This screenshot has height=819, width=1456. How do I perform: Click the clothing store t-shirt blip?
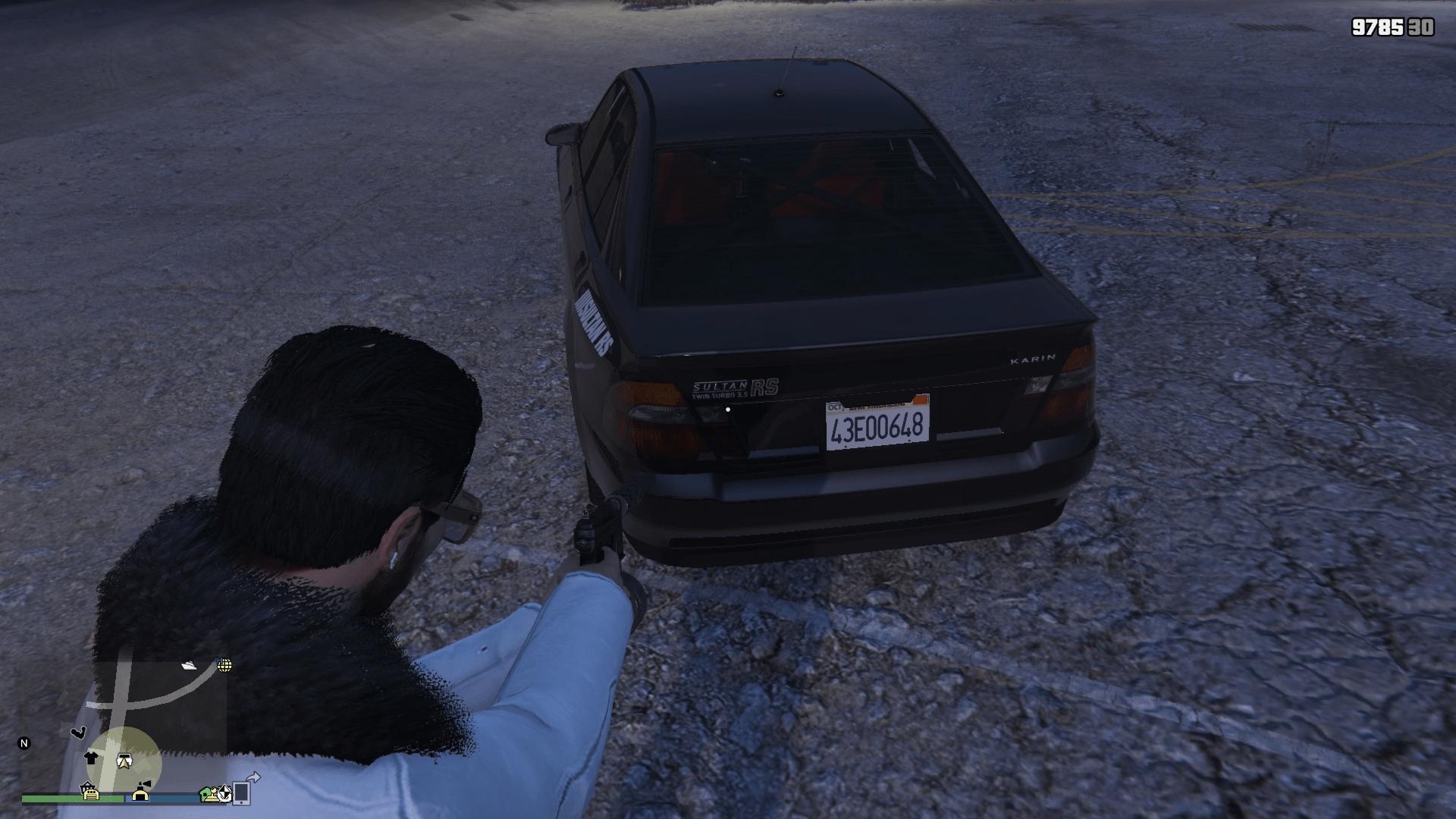(91, 757)
